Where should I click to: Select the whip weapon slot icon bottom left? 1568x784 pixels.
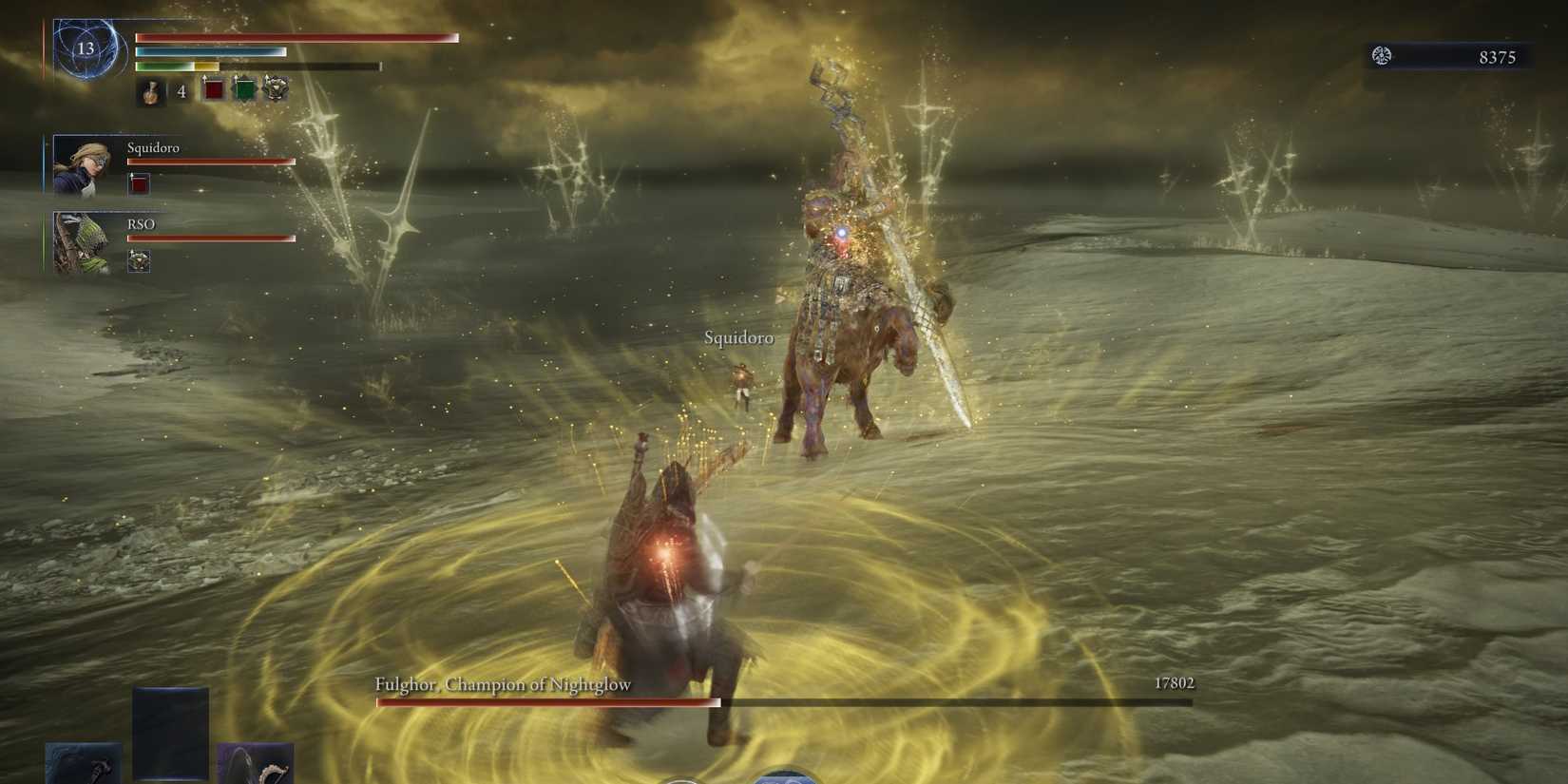point(84,765)
